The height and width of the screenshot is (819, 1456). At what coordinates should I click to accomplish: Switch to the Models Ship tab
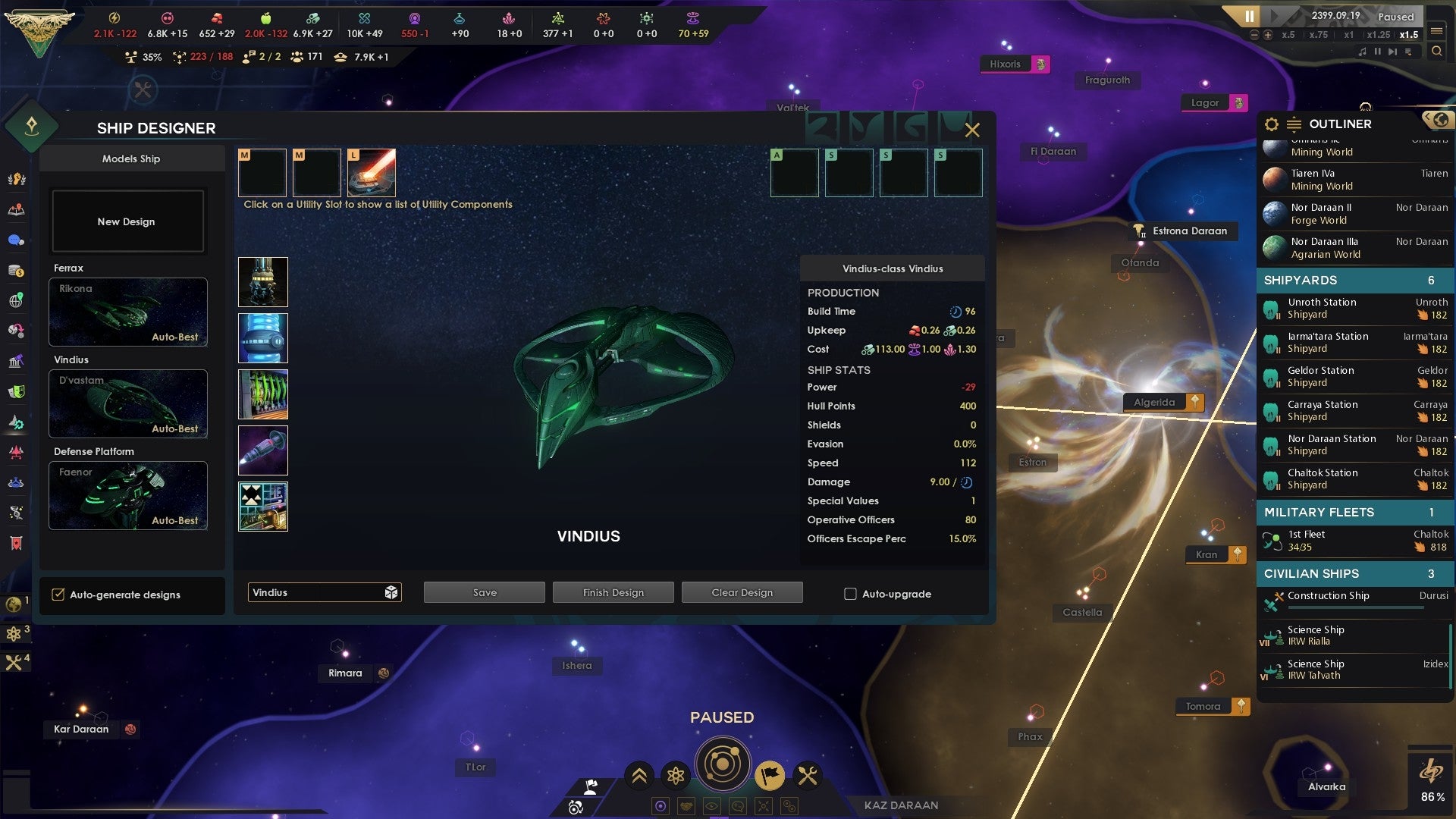point(132,158)
